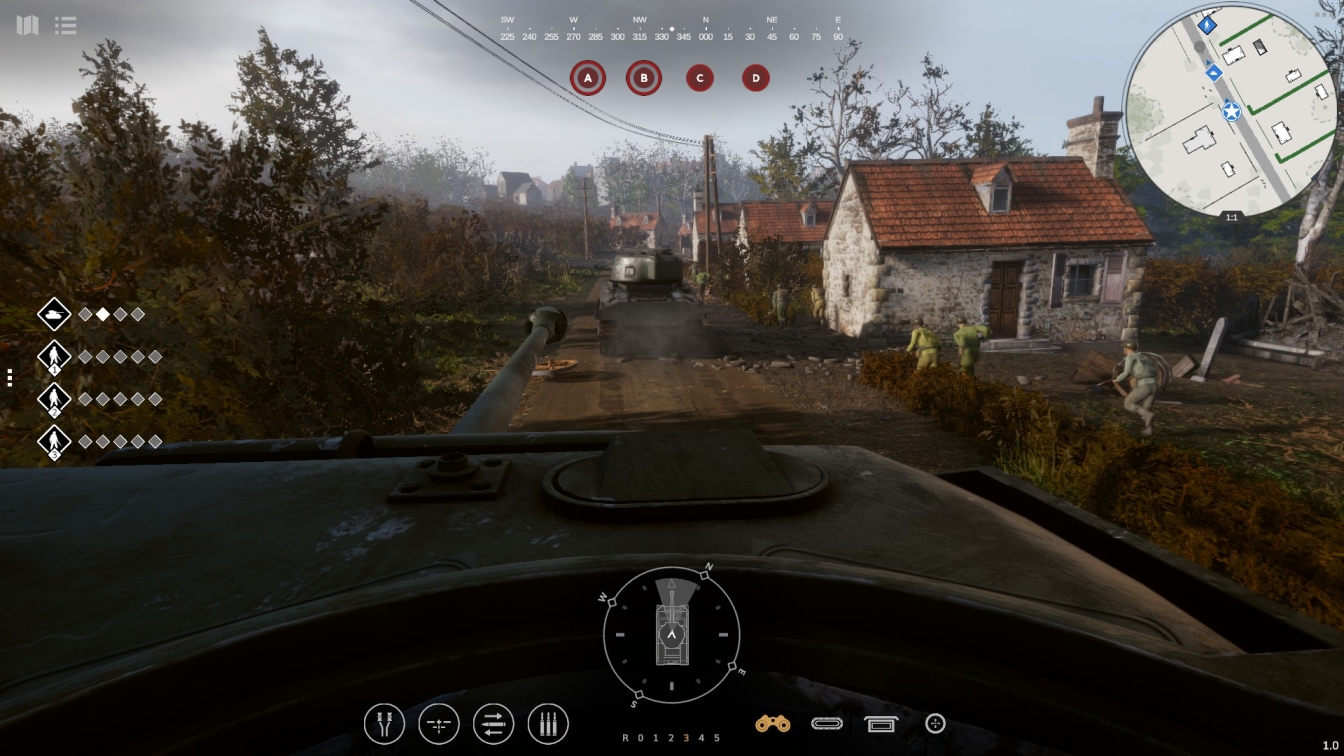Select the binoculars view icon

[x=772, y=723]
